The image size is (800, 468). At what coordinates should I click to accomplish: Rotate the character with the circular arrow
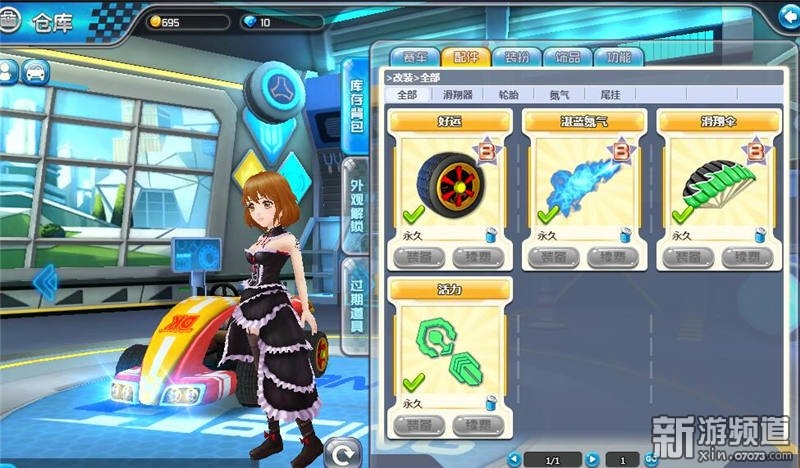345,454
